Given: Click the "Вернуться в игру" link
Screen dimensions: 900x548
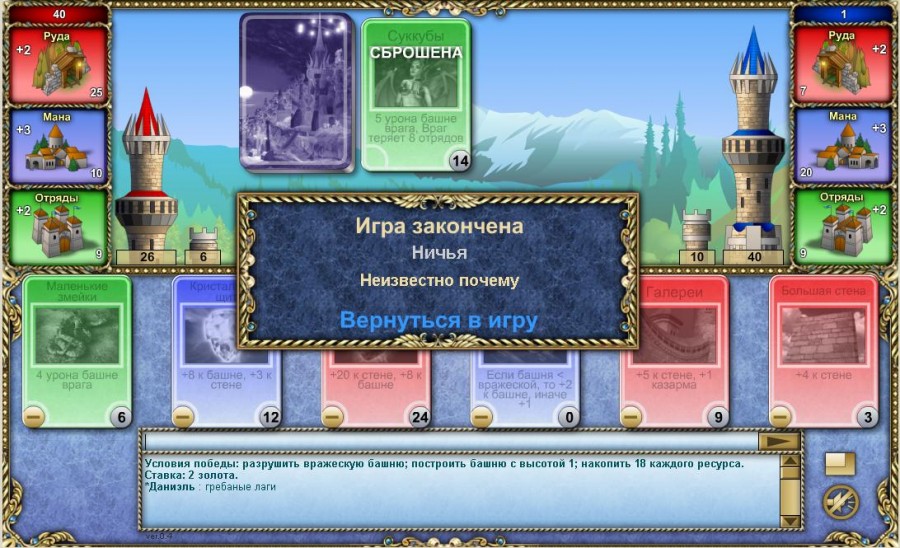Looking at the screenshot, I should click(438, 321).
